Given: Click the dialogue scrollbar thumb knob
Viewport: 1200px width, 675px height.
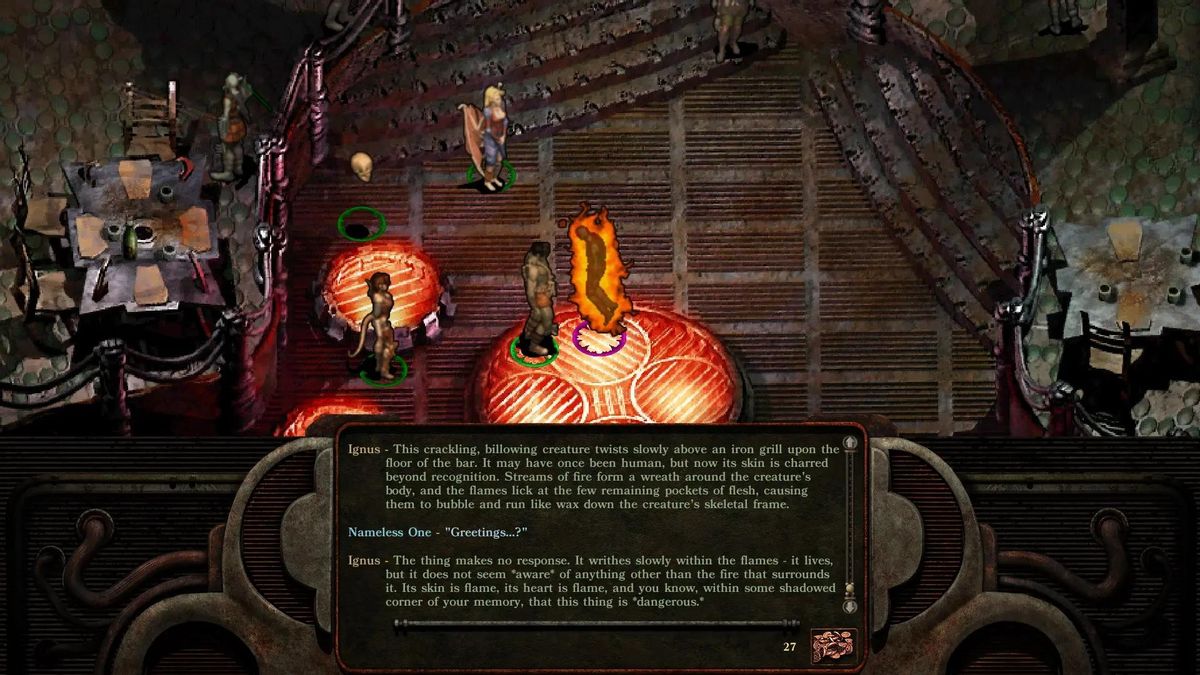Looking at the screenshot, I should (x=851, y=589).
